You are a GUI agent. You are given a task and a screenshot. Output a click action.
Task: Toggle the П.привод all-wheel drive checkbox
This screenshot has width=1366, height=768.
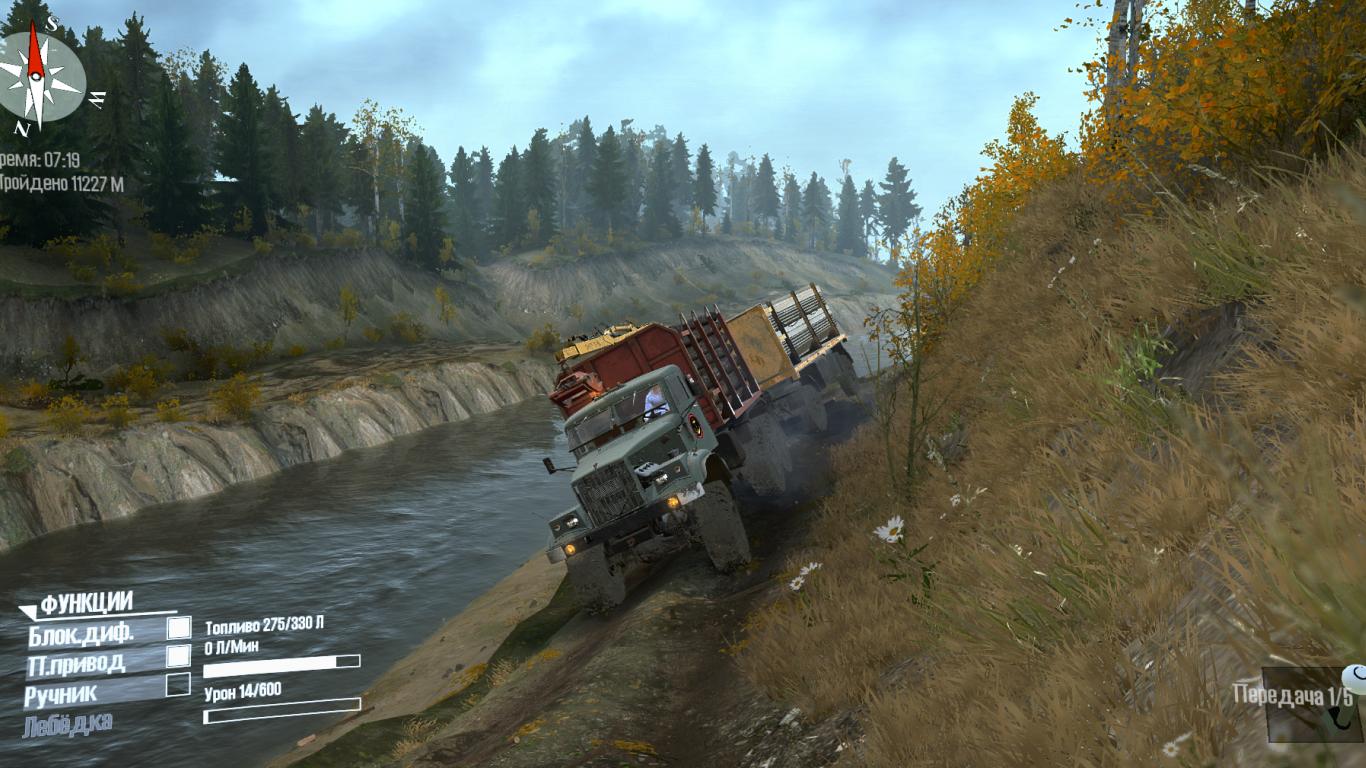coord(178,656)
